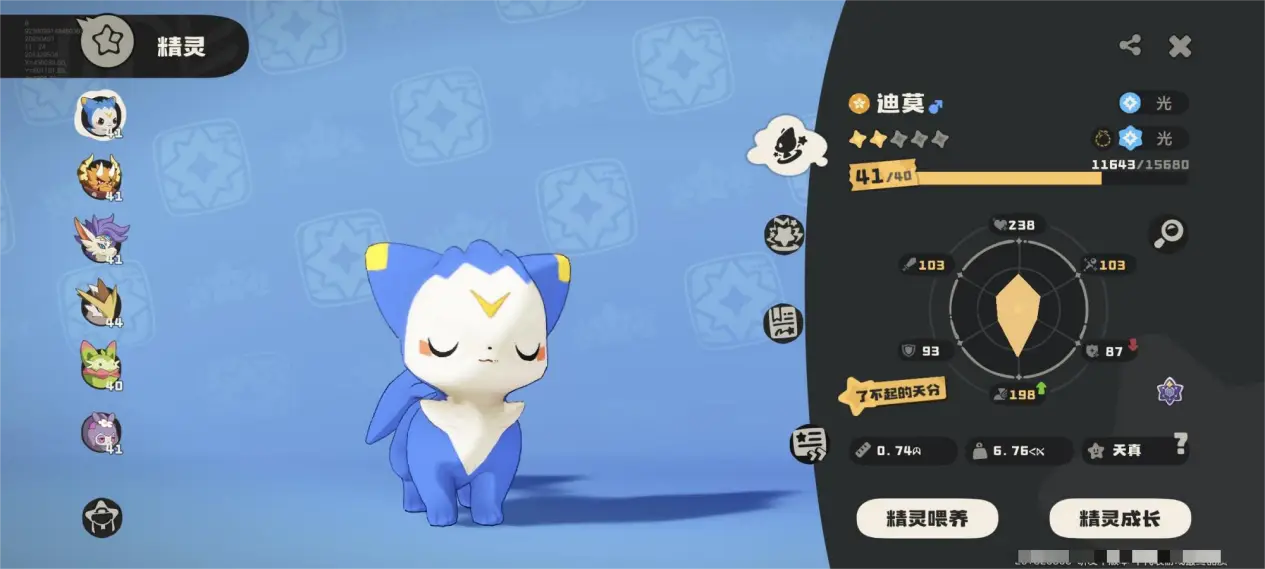
Task: Pick the level 44 yellow bird spirit
Action: click(100, 302)
